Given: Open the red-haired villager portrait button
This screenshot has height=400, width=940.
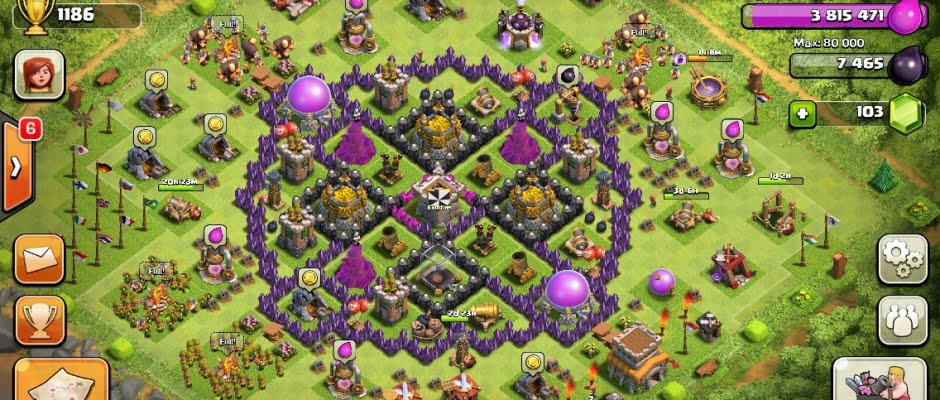Looking at the screenshot, I should point(39,75).
